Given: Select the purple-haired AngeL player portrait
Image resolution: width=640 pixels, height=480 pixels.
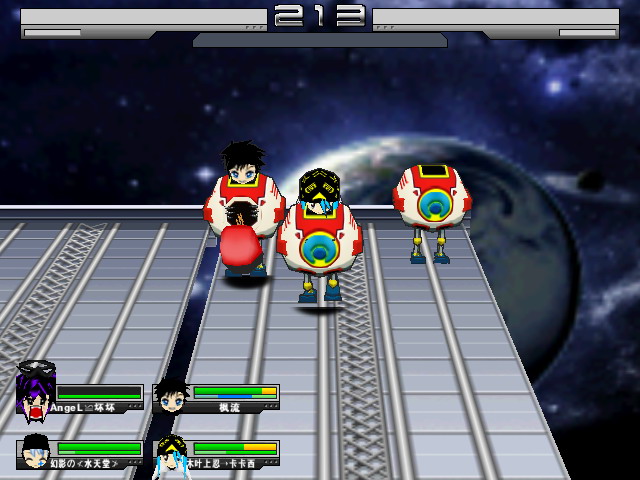Looking at the screenshot, I should tap(36, 392).
